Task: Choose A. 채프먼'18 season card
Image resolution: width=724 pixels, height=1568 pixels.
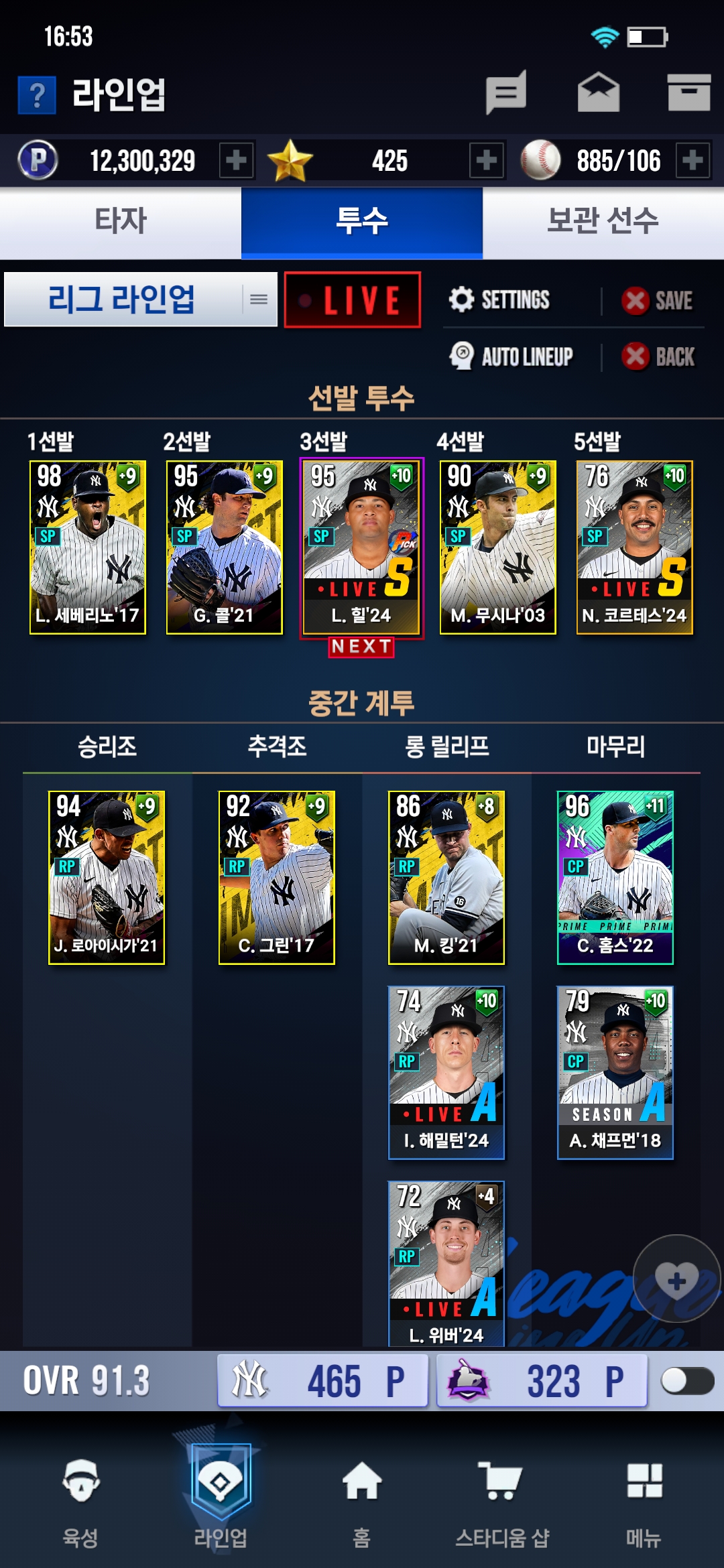Action: (x=615, y=1072)
